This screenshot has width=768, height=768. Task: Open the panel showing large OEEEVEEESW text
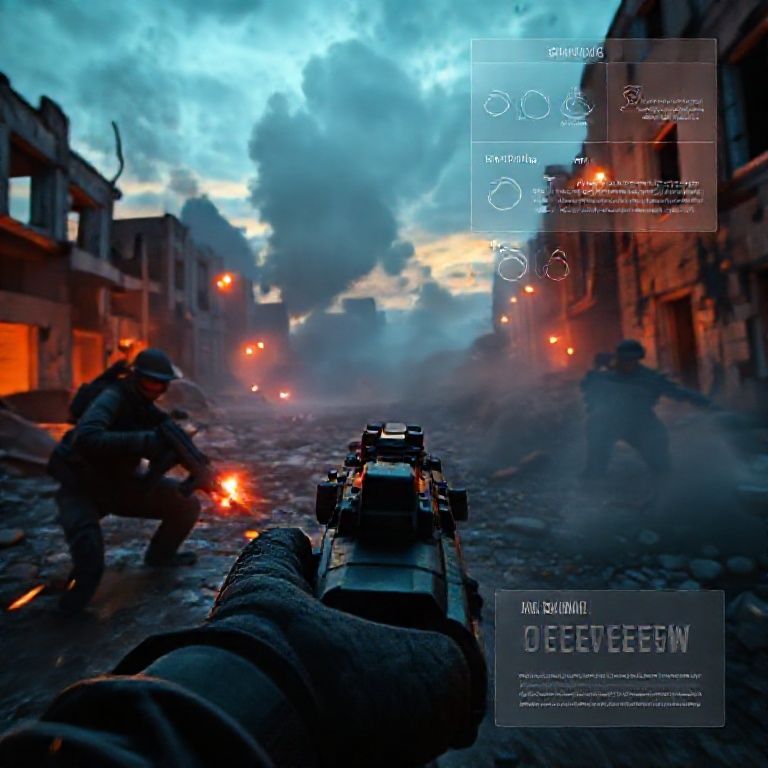tap(609, 657)
